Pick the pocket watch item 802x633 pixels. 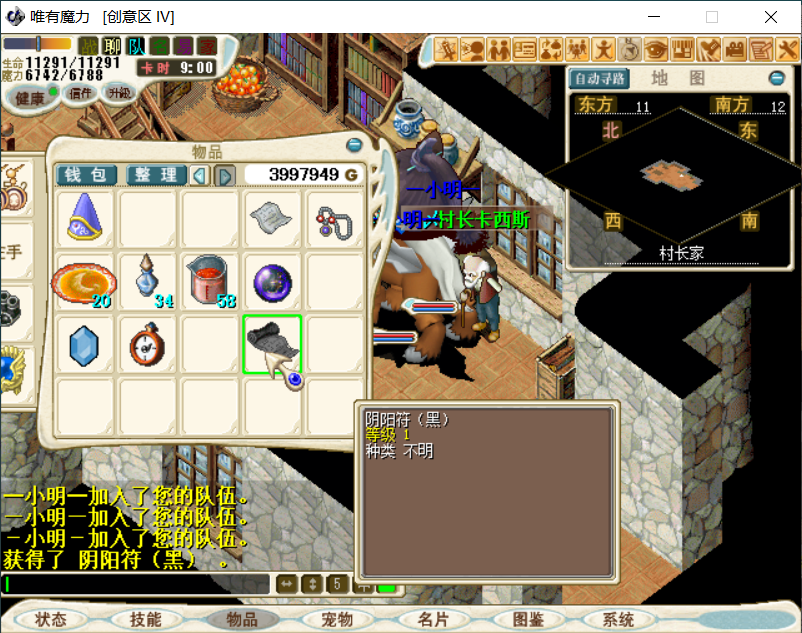(147, 344)
